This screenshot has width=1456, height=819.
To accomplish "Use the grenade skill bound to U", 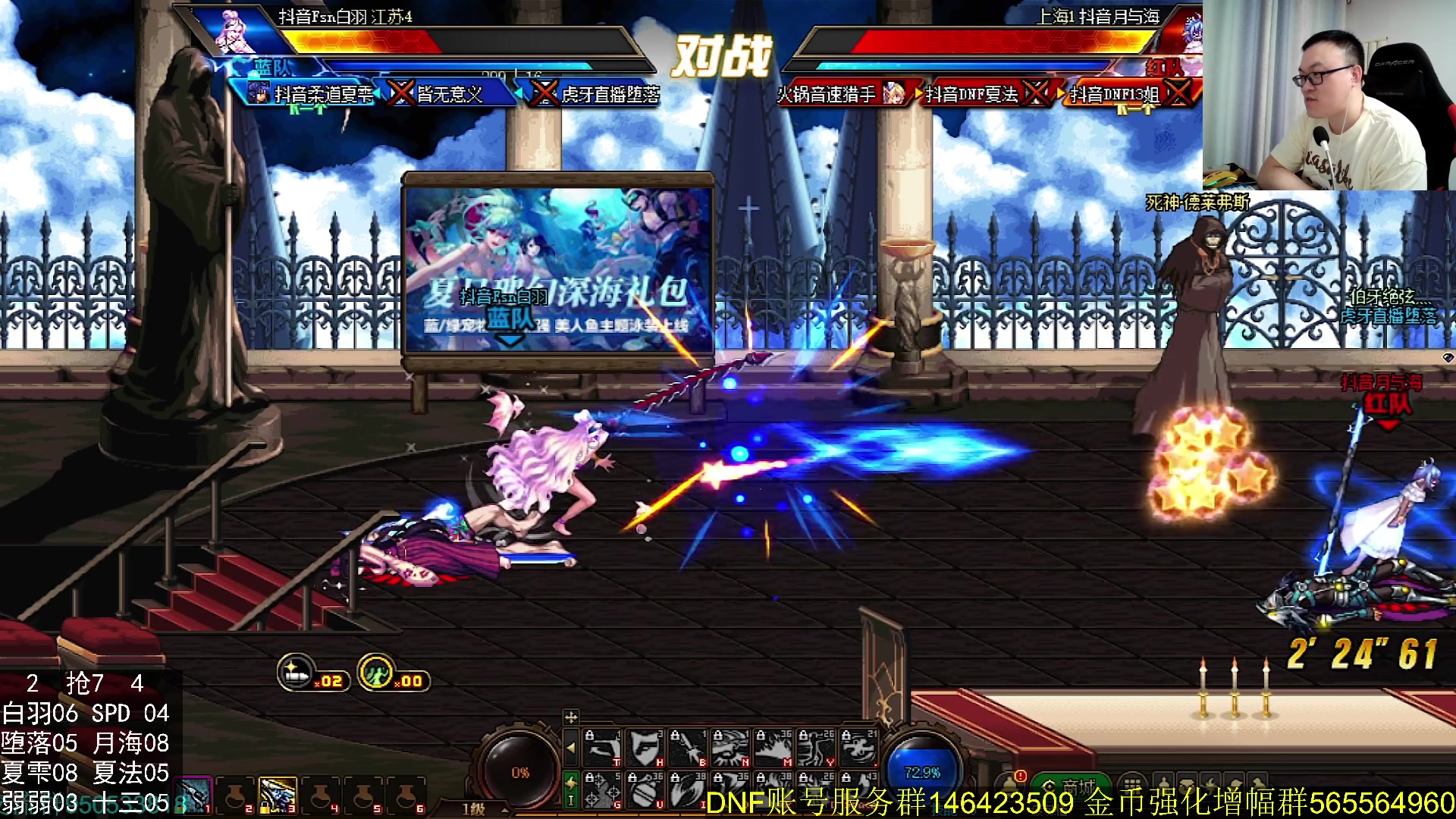I will click(x=645, y=789).
